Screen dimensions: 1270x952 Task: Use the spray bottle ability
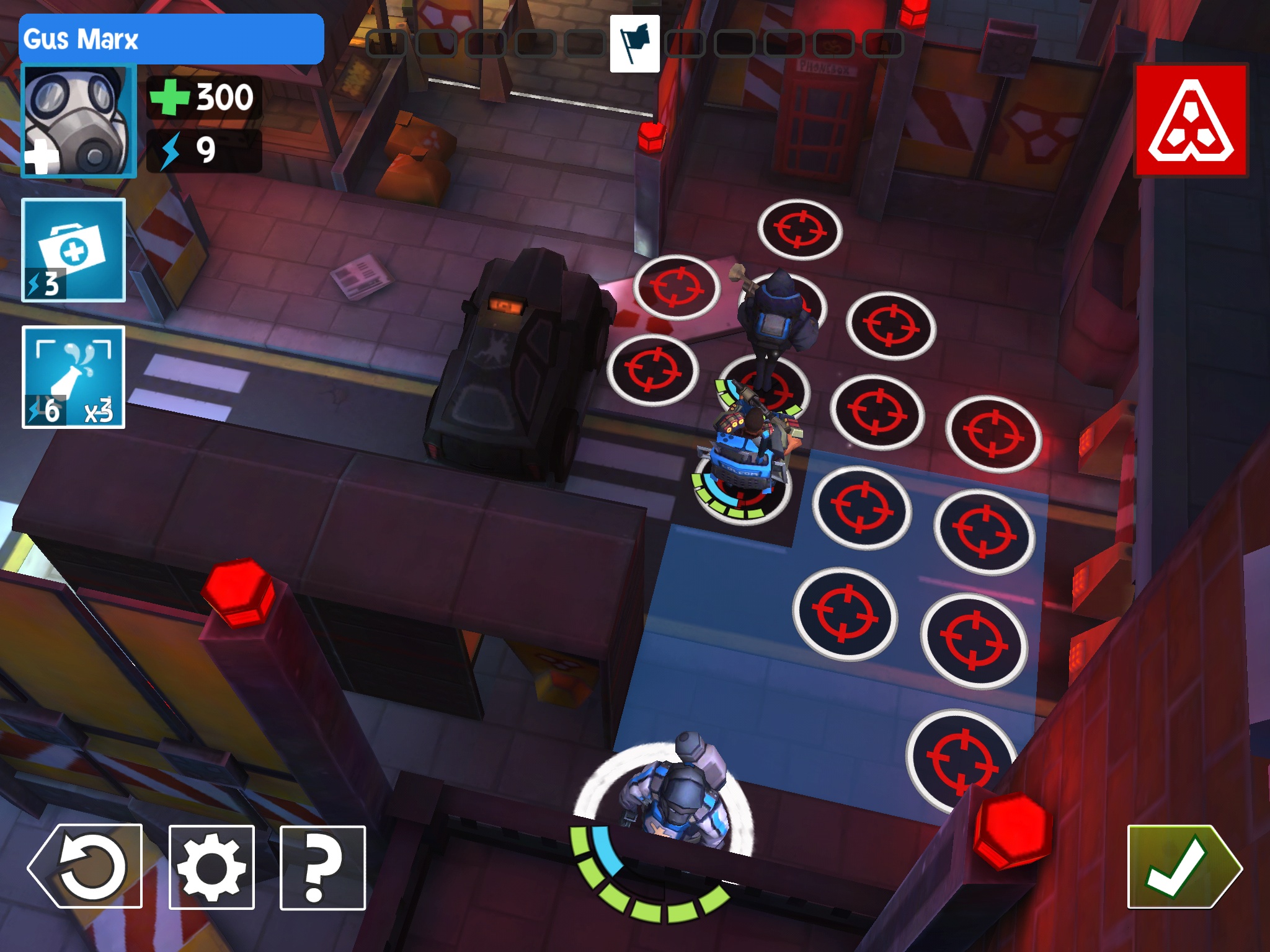pos(74,377)
